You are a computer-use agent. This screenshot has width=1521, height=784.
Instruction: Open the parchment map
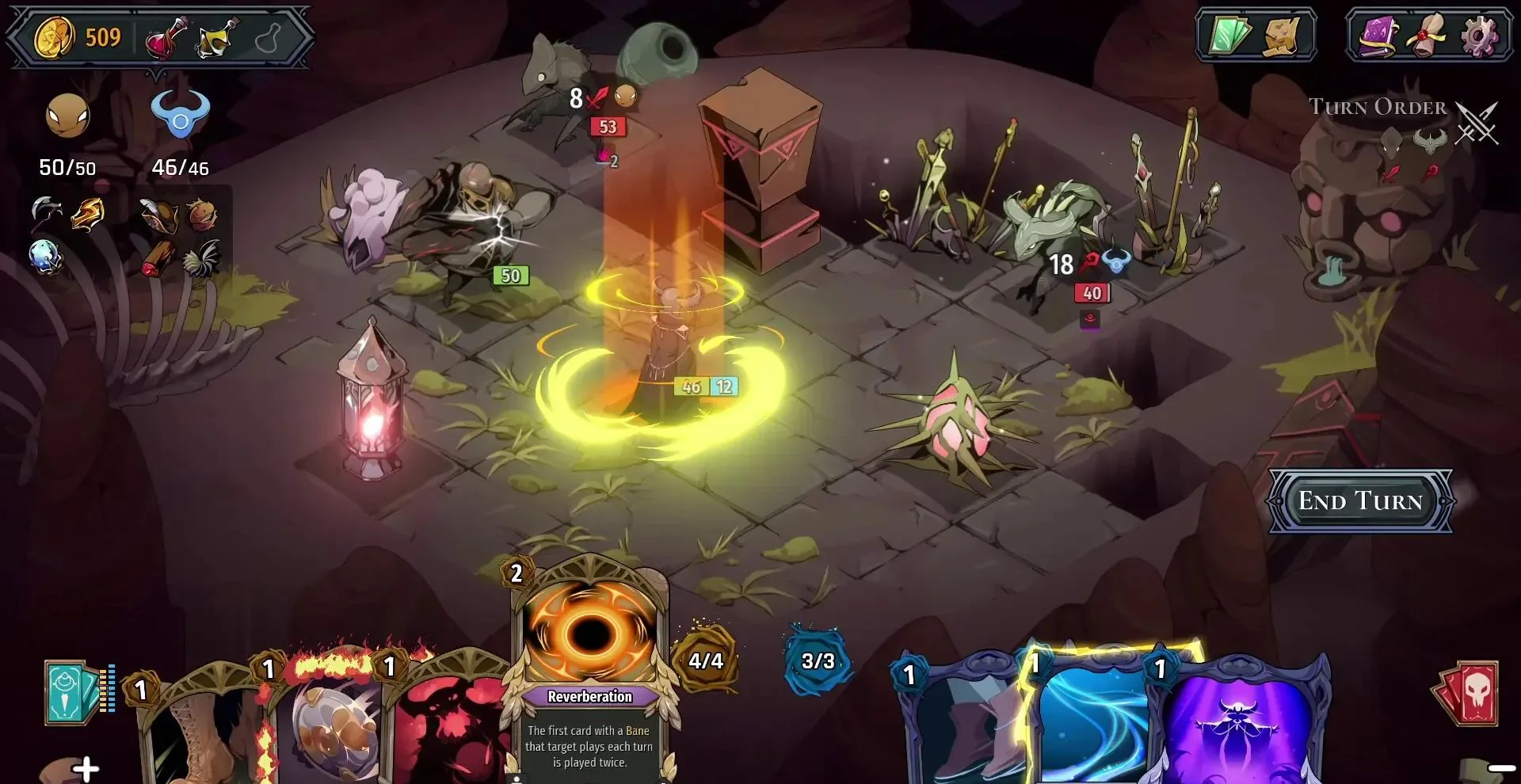(1282, 36)
